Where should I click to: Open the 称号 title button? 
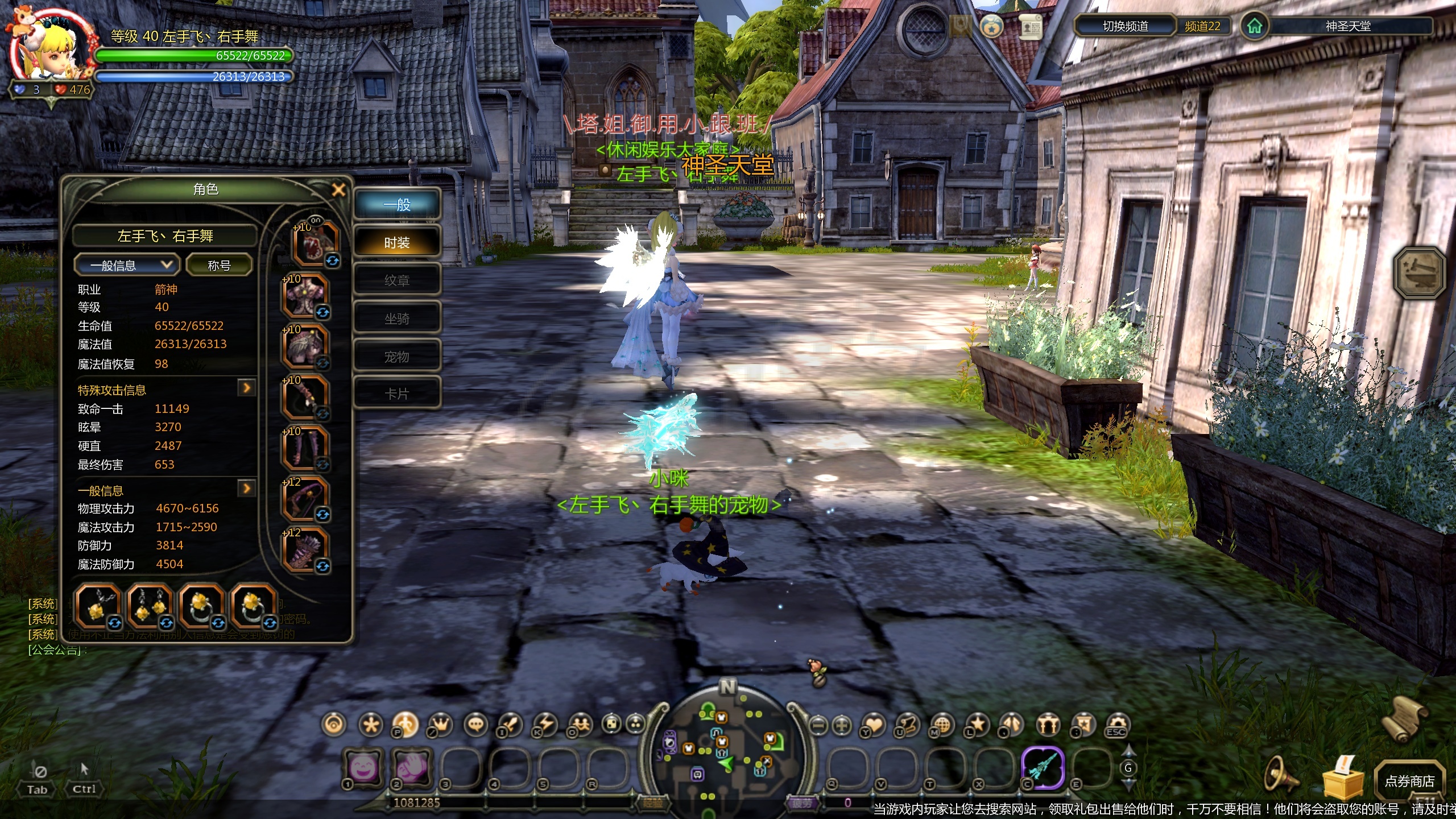coord(219,265)
